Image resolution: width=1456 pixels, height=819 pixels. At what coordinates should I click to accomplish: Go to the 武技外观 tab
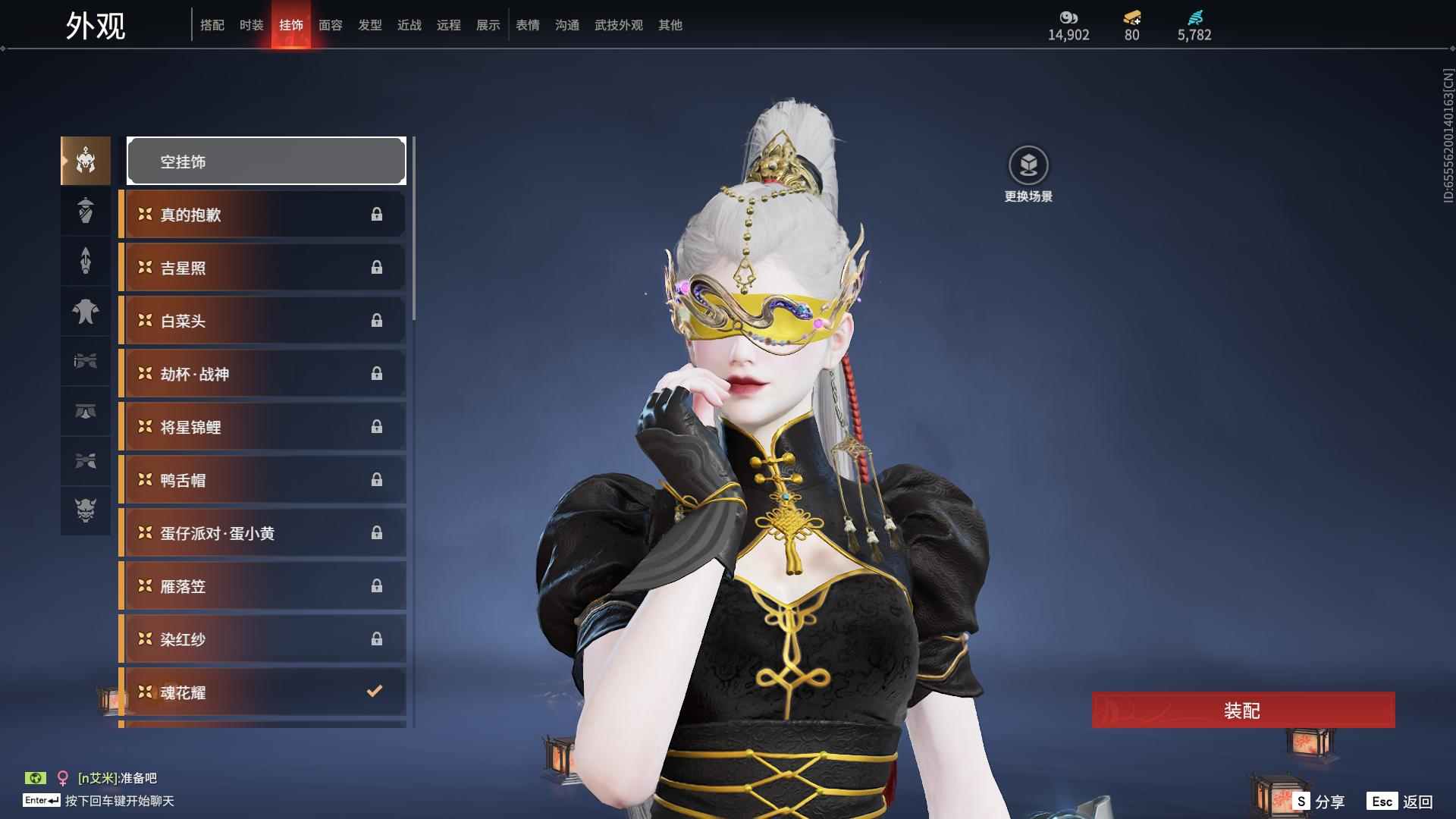(619, 25)
